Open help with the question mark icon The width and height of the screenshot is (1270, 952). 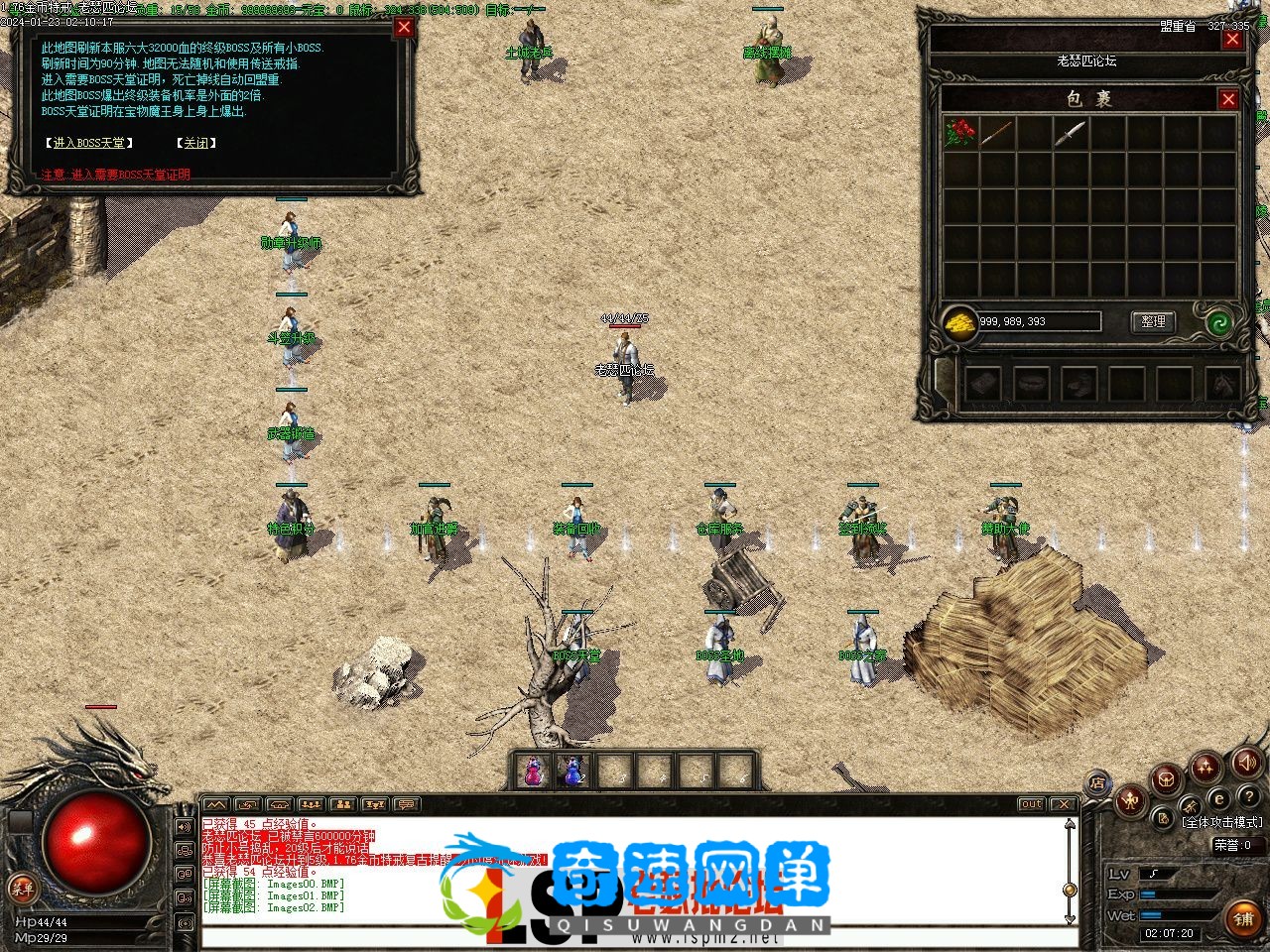1248,797
